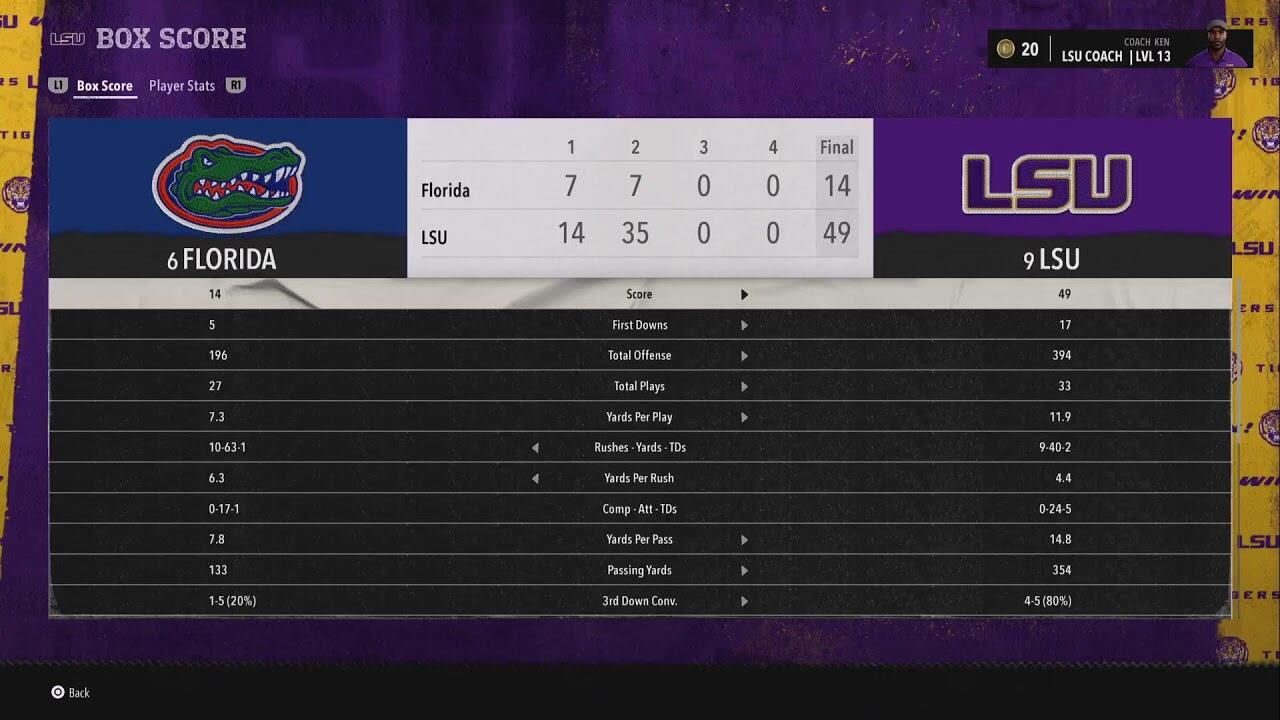Go back using the Back button
This screenshot has height=720, width=1280.
(x=71, y=692)
